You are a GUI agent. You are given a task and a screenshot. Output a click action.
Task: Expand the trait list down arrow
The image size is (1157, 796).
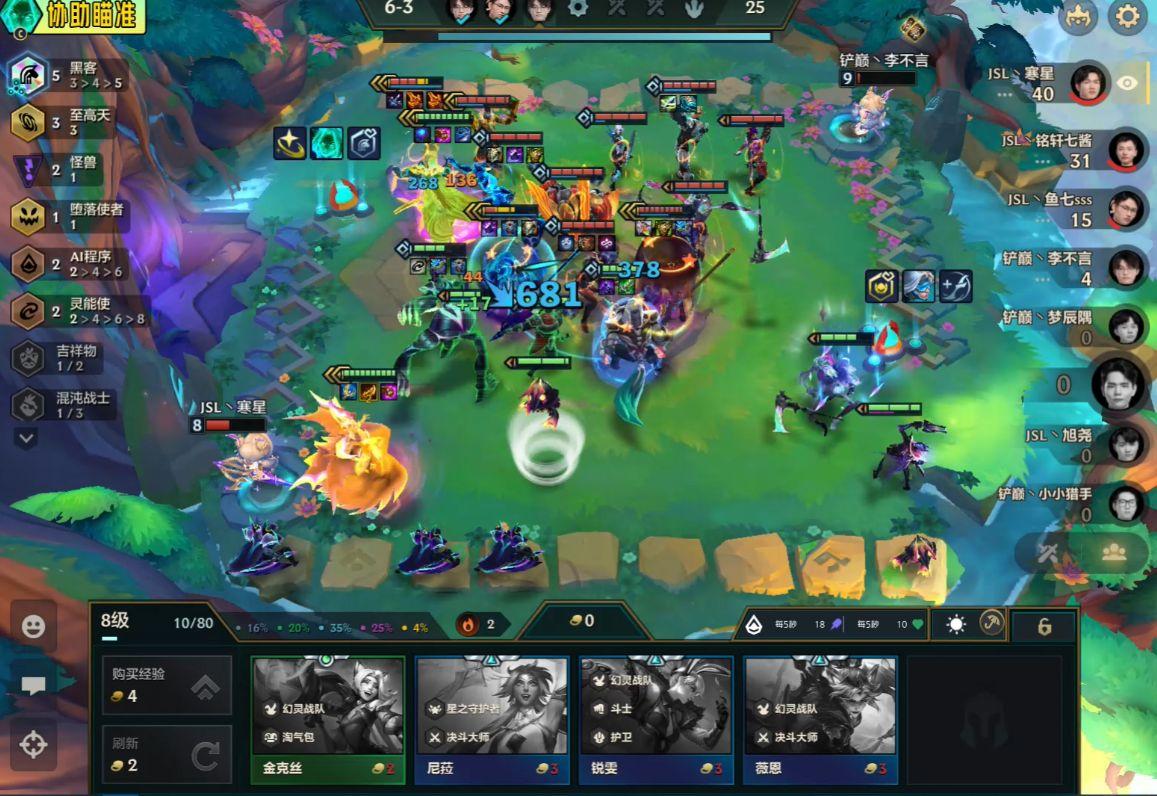[27, 438]
